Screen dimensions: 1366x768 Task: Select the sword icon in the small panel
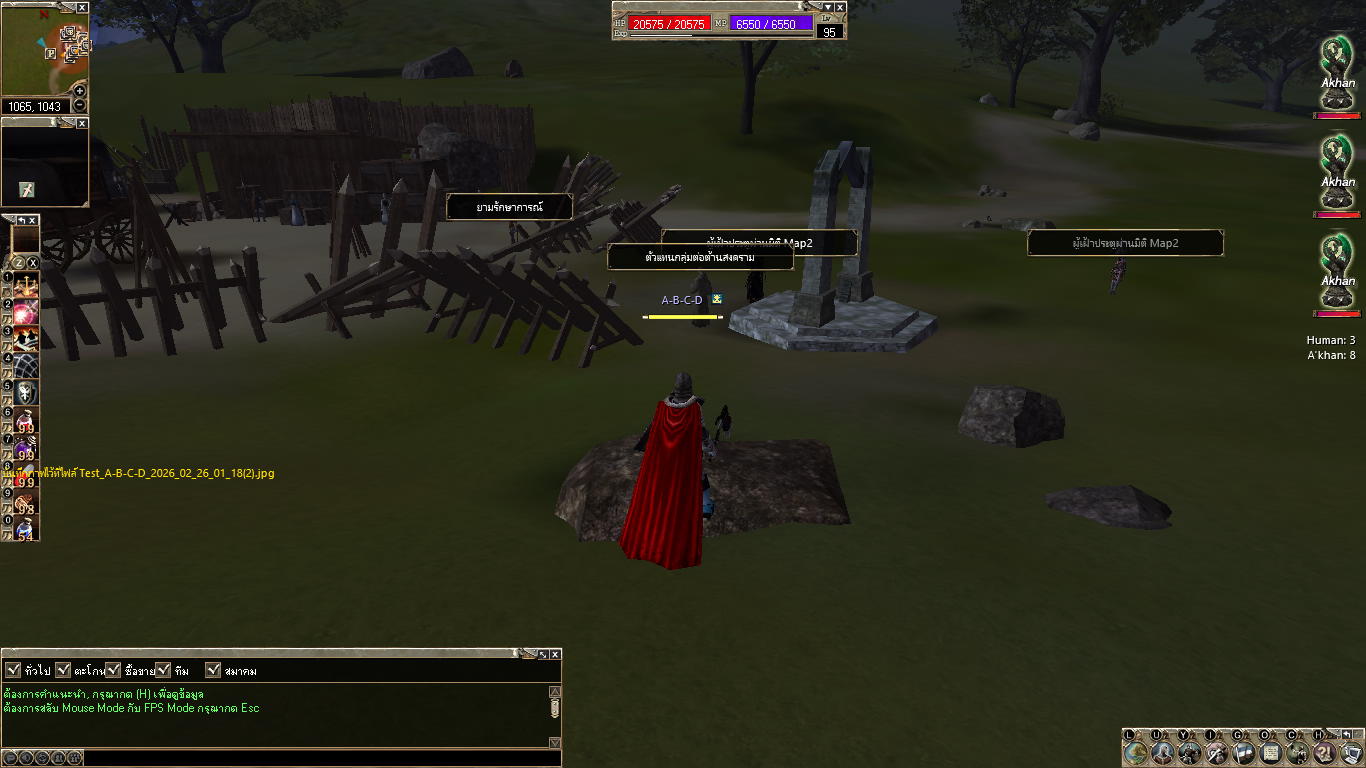(26, 190)
